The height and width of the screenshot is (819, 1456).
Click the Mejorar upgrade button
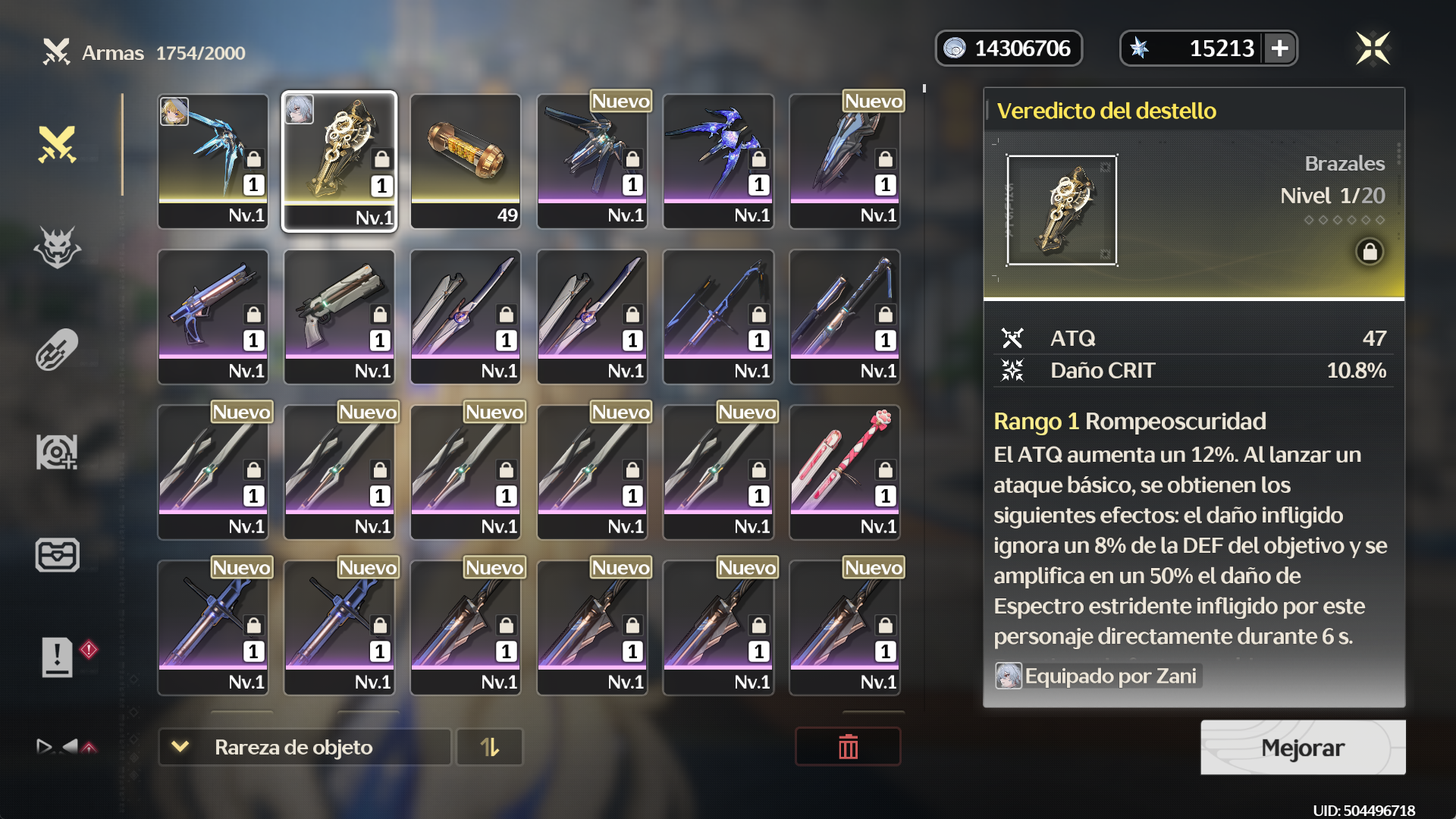(1302, 748)
